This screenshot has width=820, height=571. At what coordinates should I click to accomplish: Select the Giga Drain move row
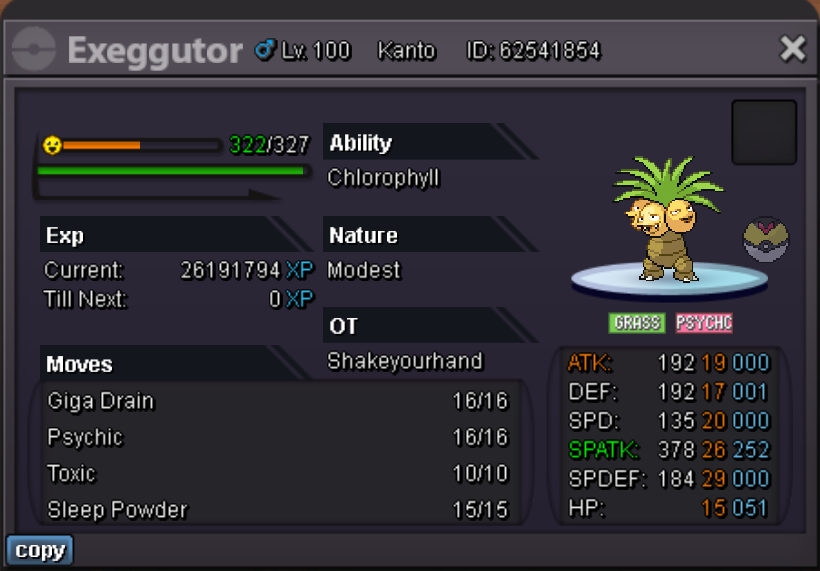[x=277, y=401]
